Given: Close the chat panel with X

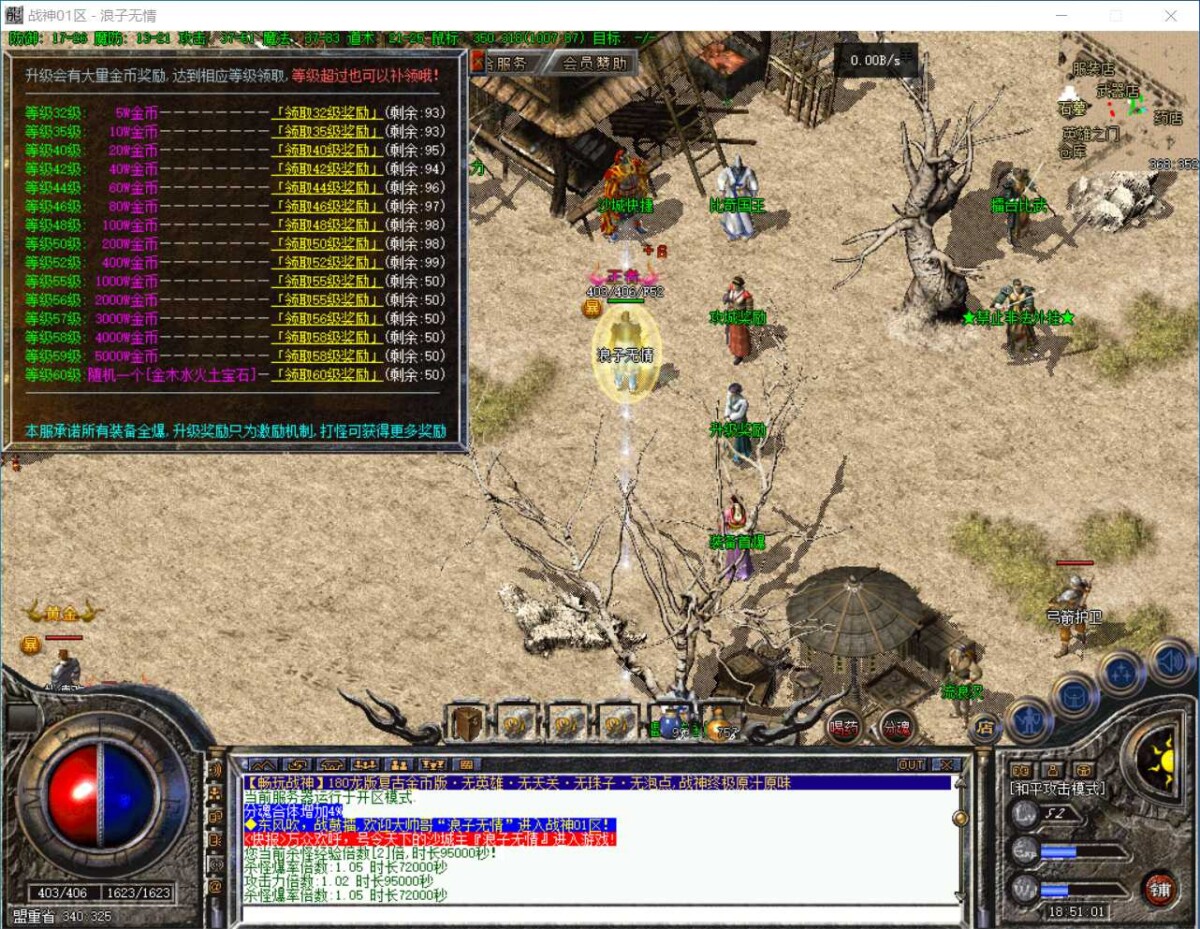Looking at the screenshot, I should coord(944,765).
